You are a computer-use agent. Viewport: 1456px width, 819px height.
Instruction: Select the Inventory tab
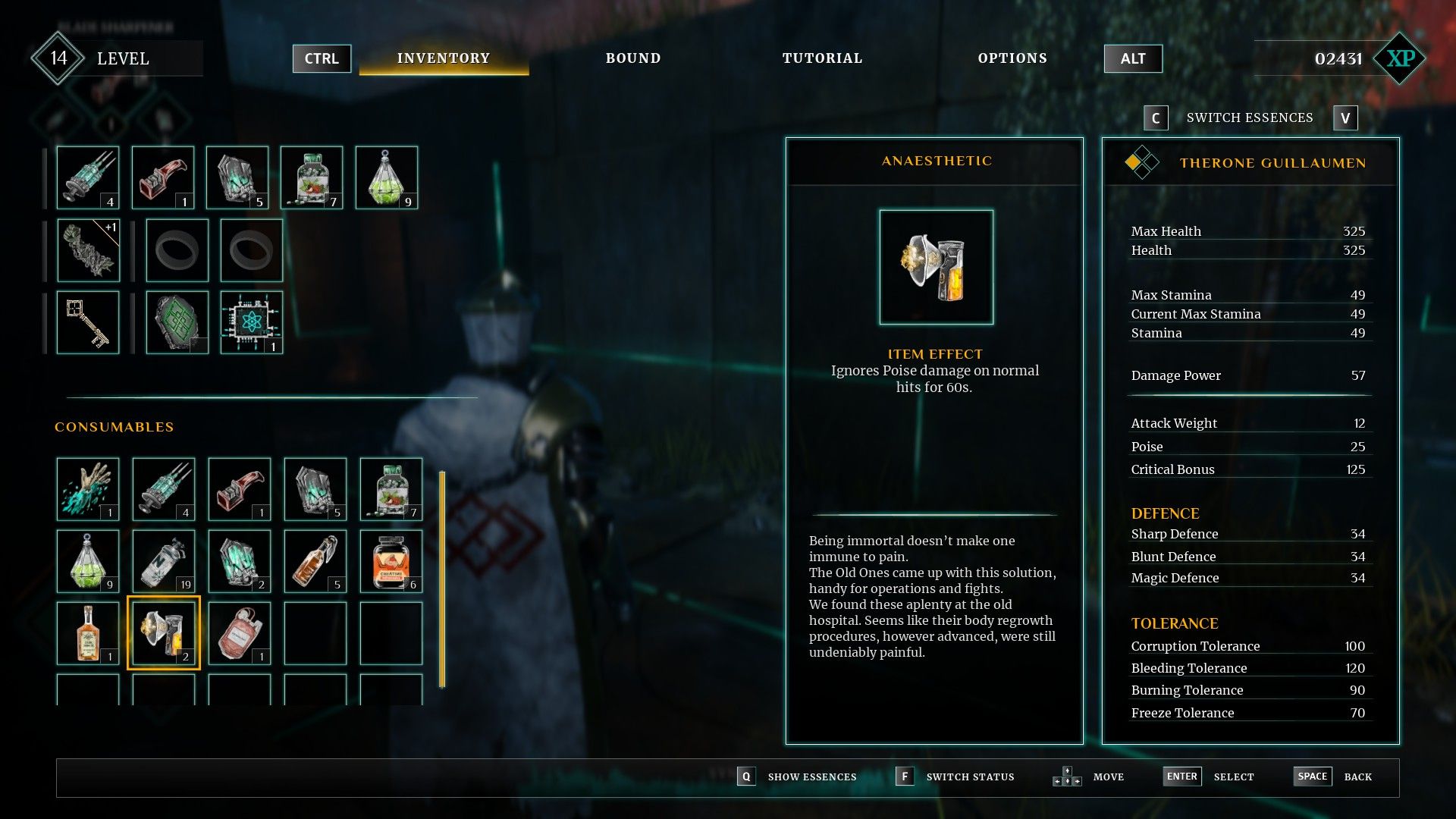444,58
